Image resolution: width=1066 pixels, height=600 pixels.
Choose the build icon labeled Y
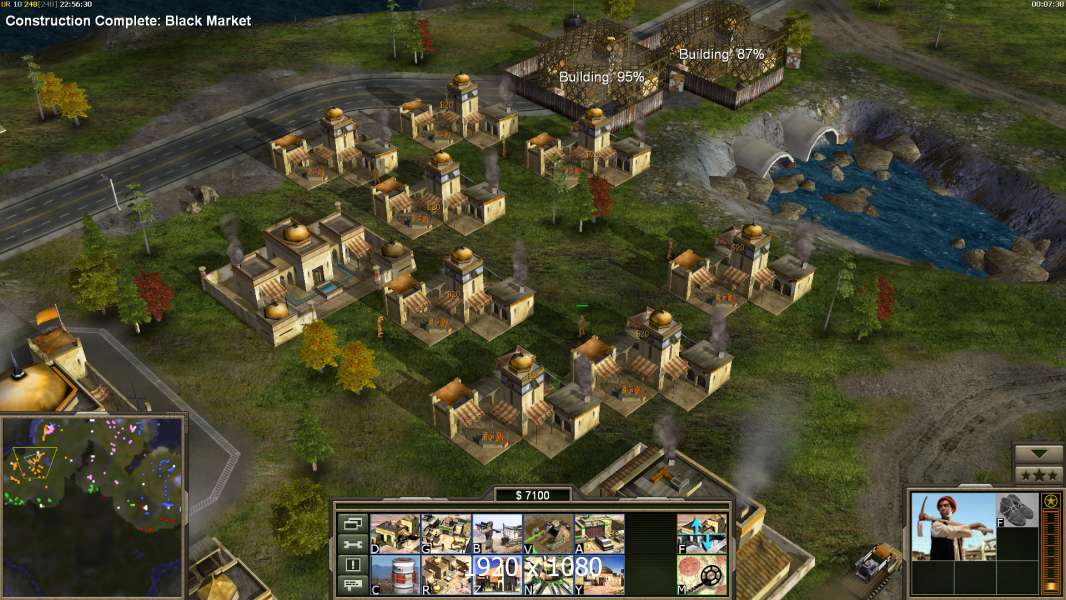point(599,574)
